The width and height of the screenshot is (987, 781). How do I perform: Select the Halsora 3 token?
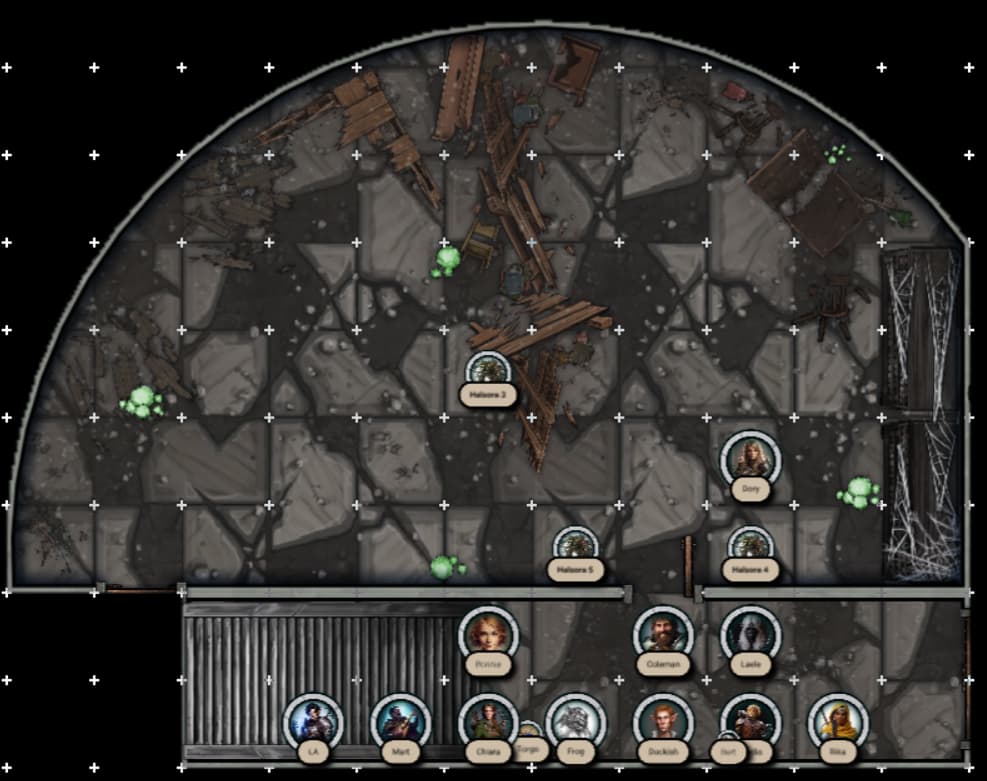488,372
